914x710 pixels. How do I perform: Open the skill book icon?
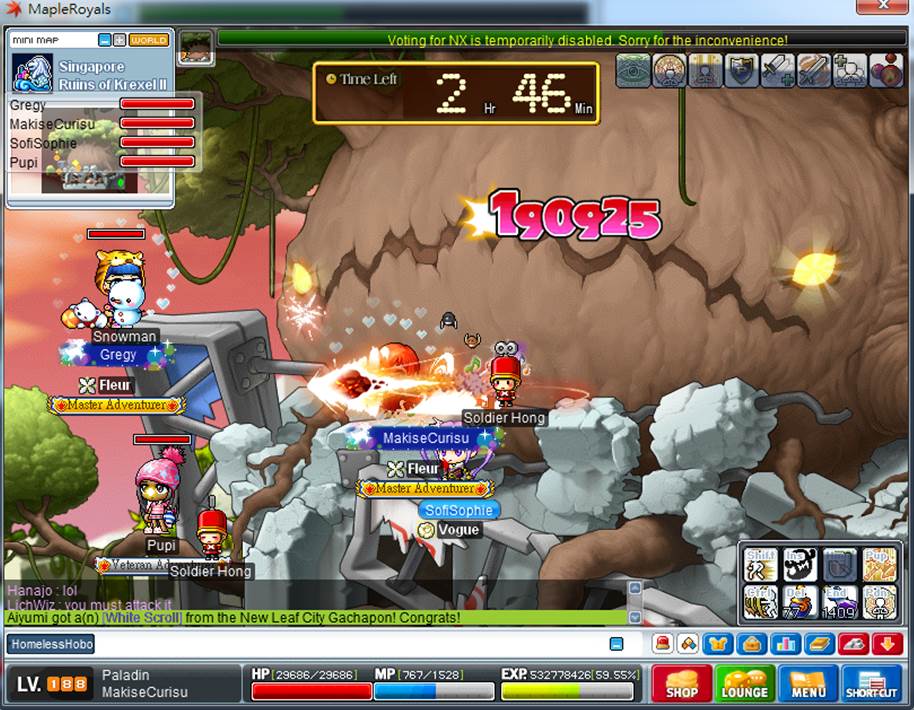(820, 645)
